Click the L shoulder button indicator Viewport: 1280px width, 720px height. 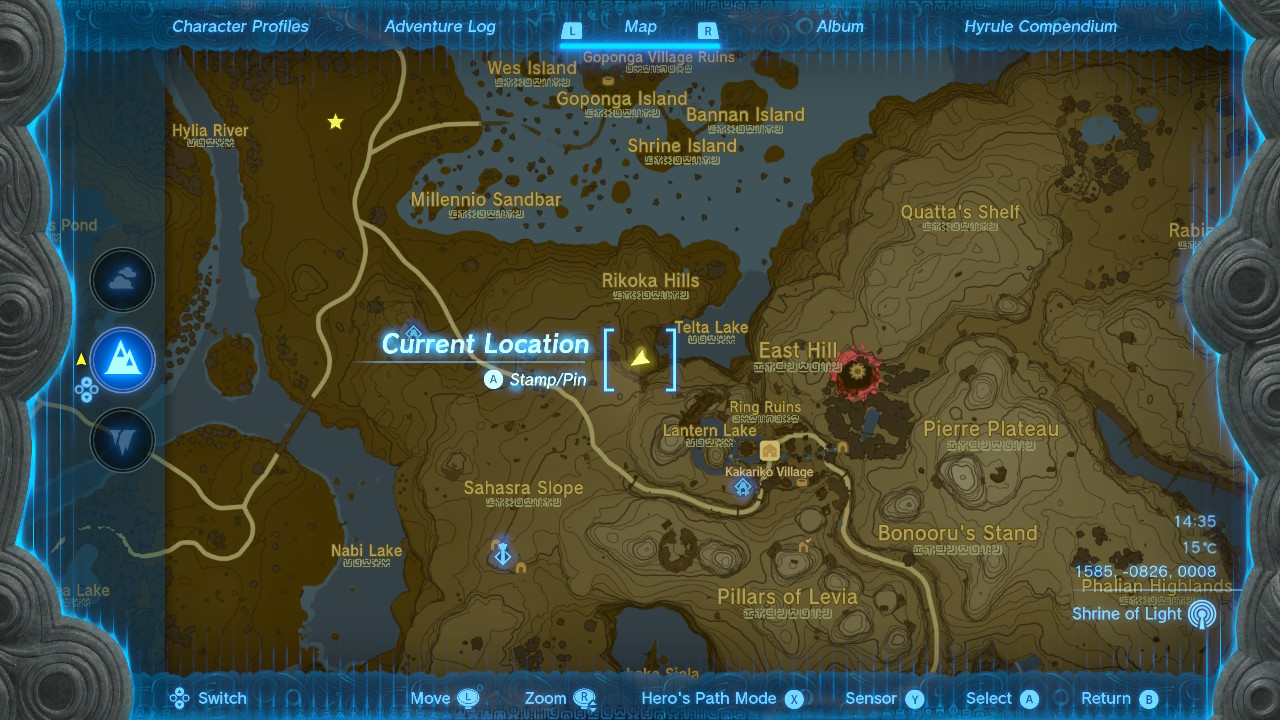coord(571,31)
